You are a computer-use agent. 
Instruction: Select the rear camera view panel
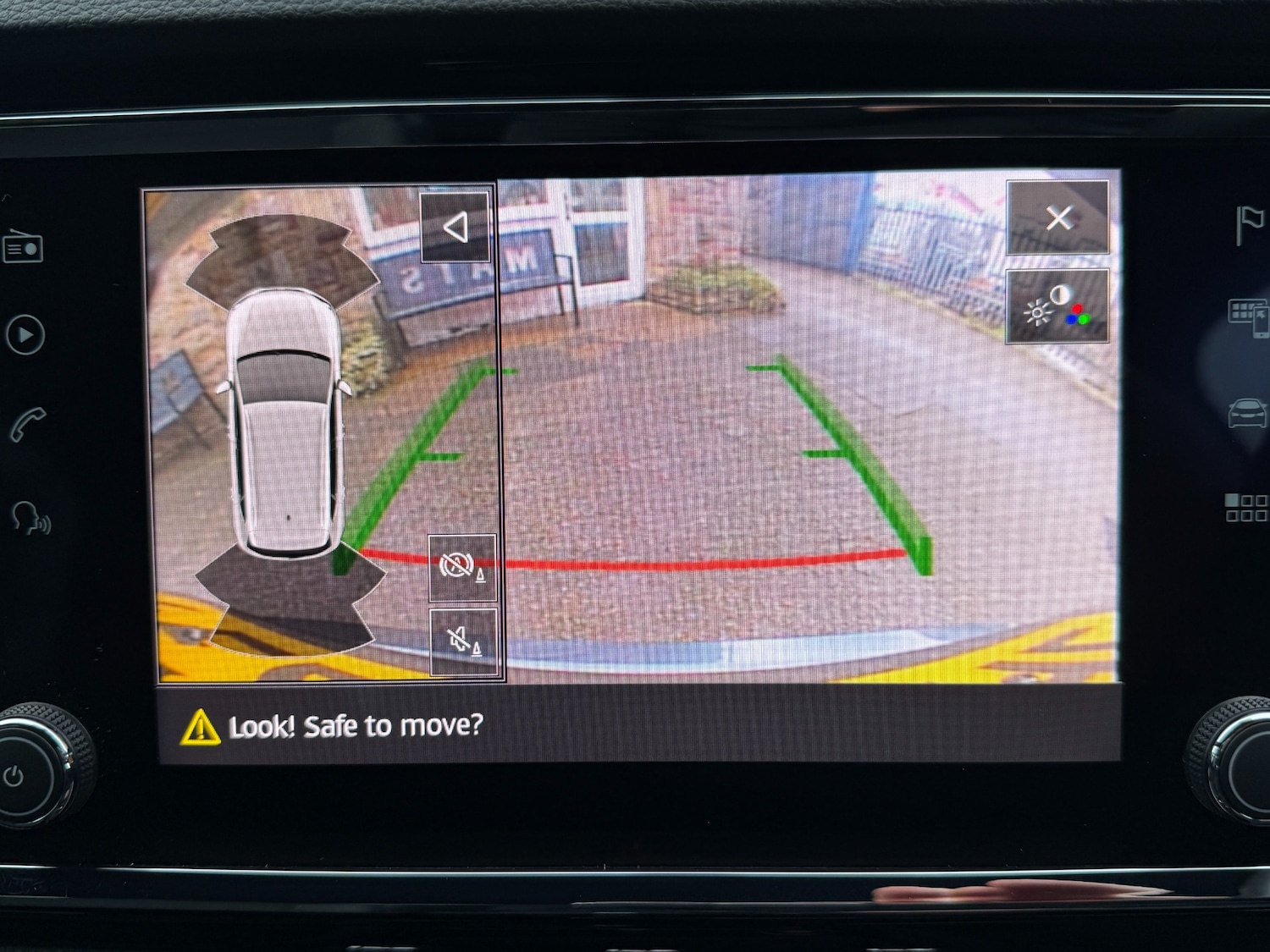[x=762, y=423]
